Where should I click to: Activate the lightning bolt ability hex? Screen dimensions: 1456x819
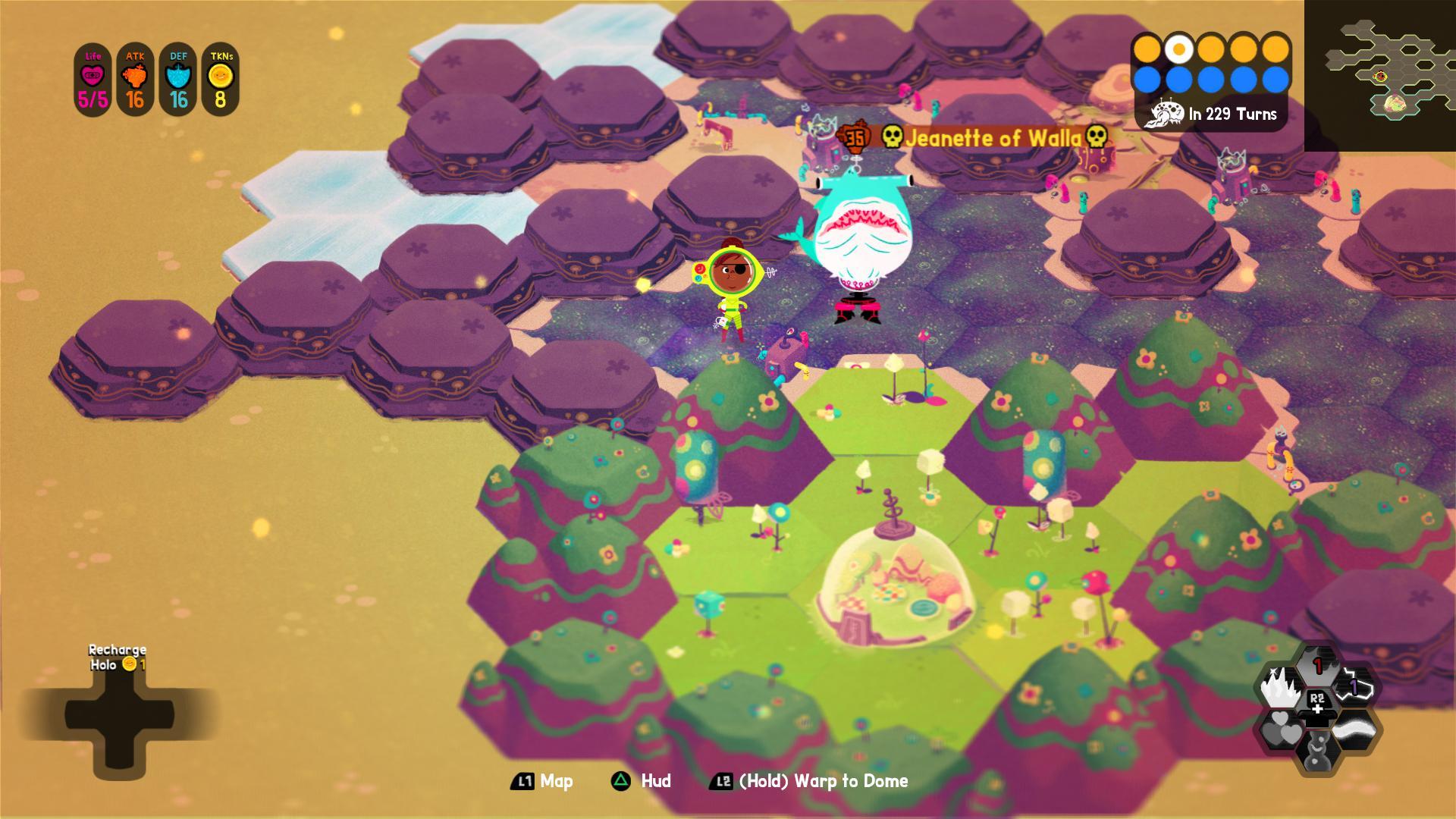tap(1355, 685)
